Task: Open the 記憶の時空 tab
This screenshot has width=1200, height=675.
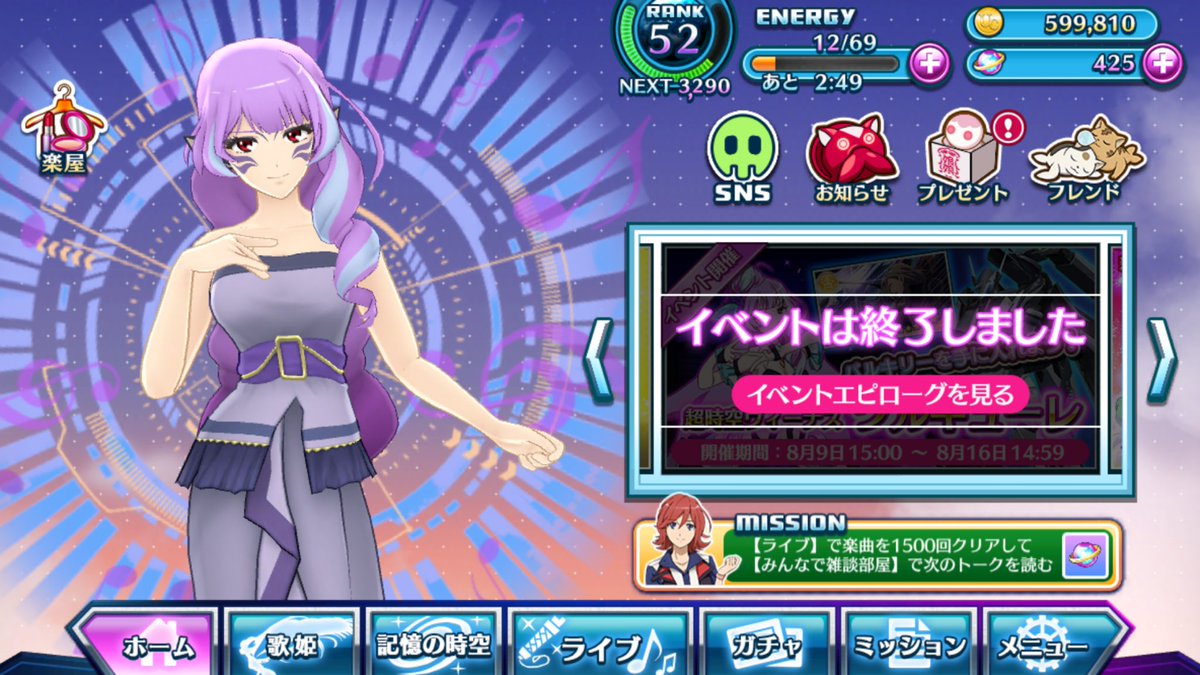Action: coord(433,645)
